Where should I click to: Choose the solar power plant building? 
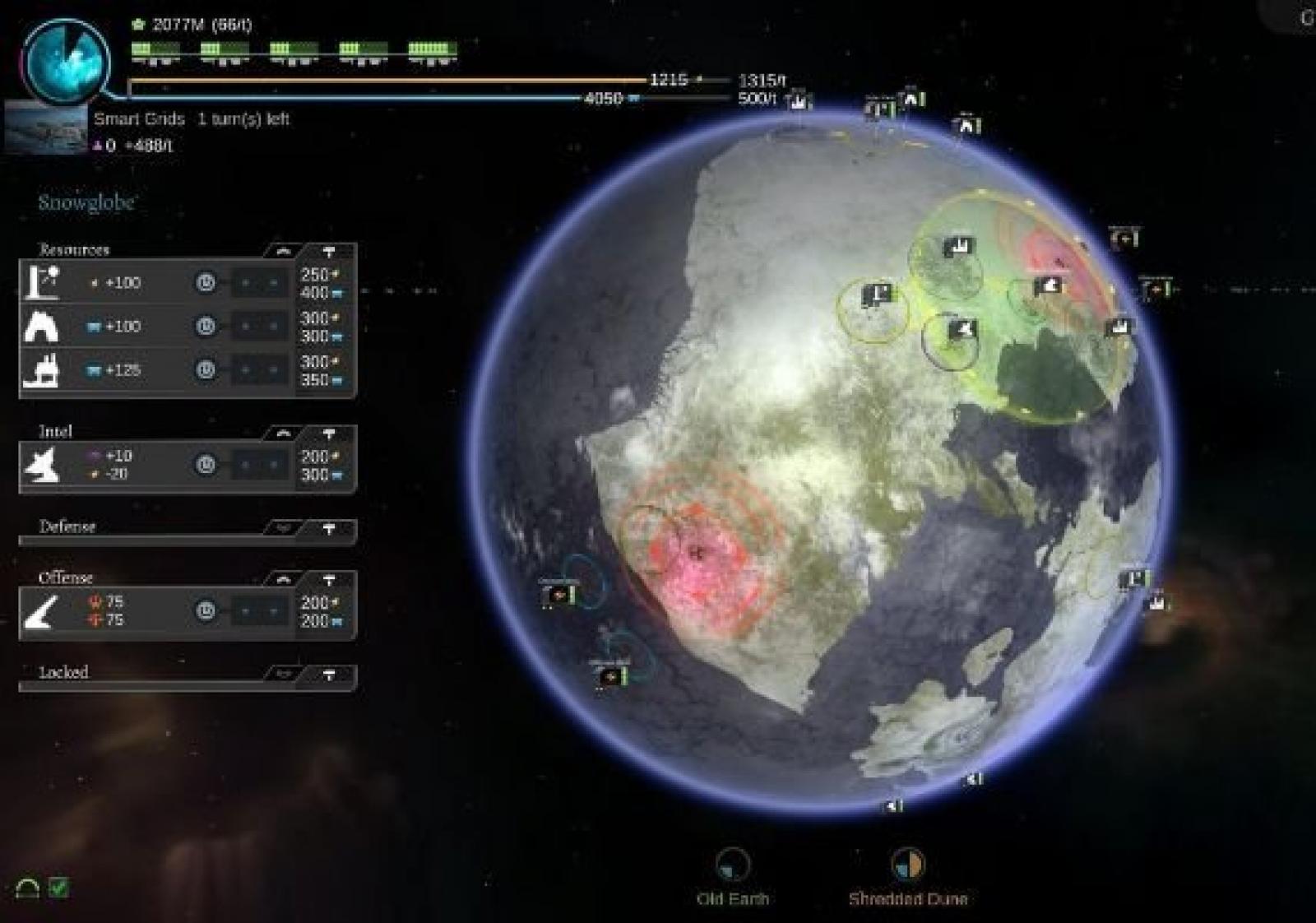(42, 282)
